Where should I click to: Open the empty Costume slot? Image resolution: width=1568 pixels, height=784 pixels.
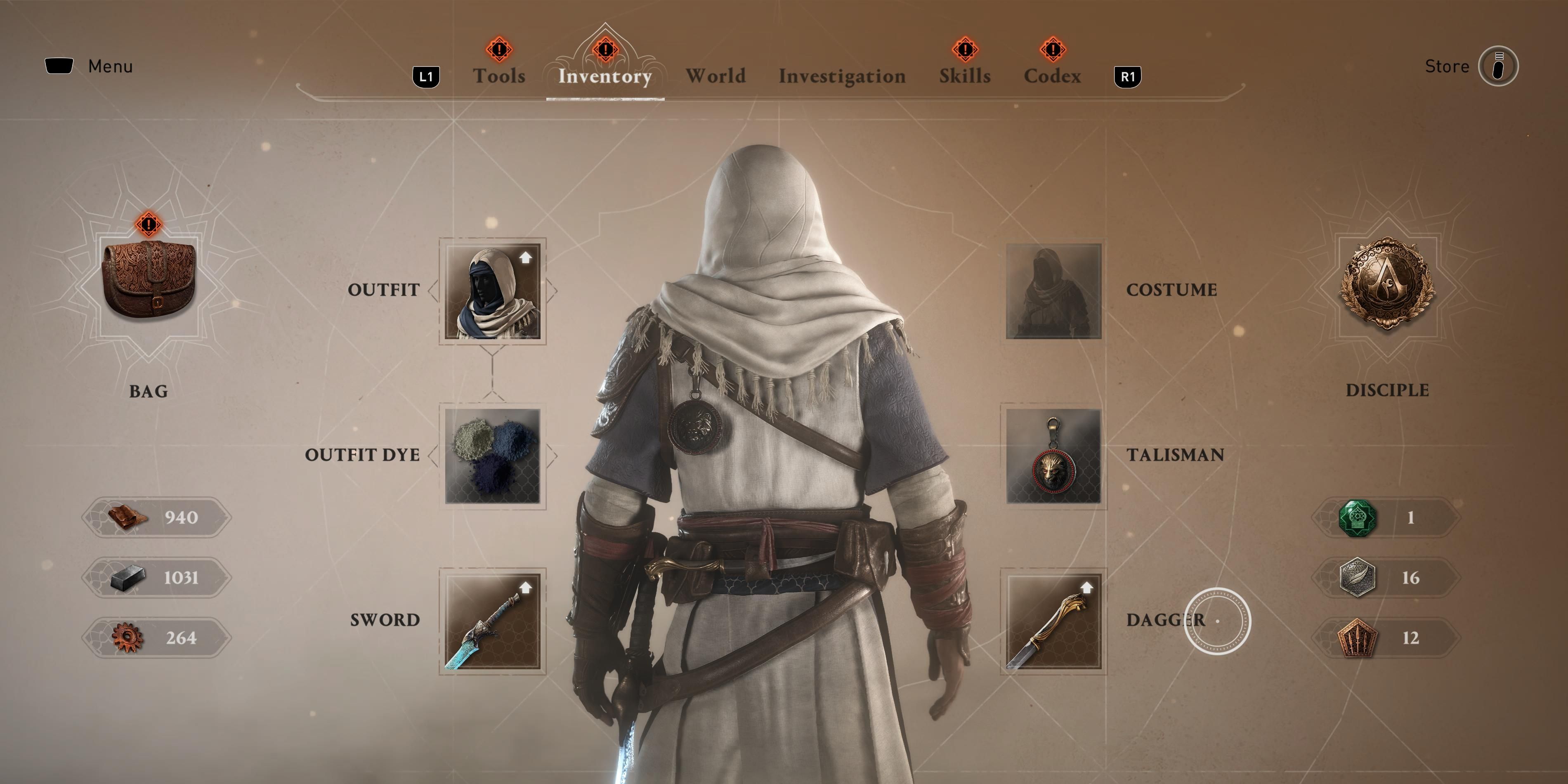coord(1053,291)
